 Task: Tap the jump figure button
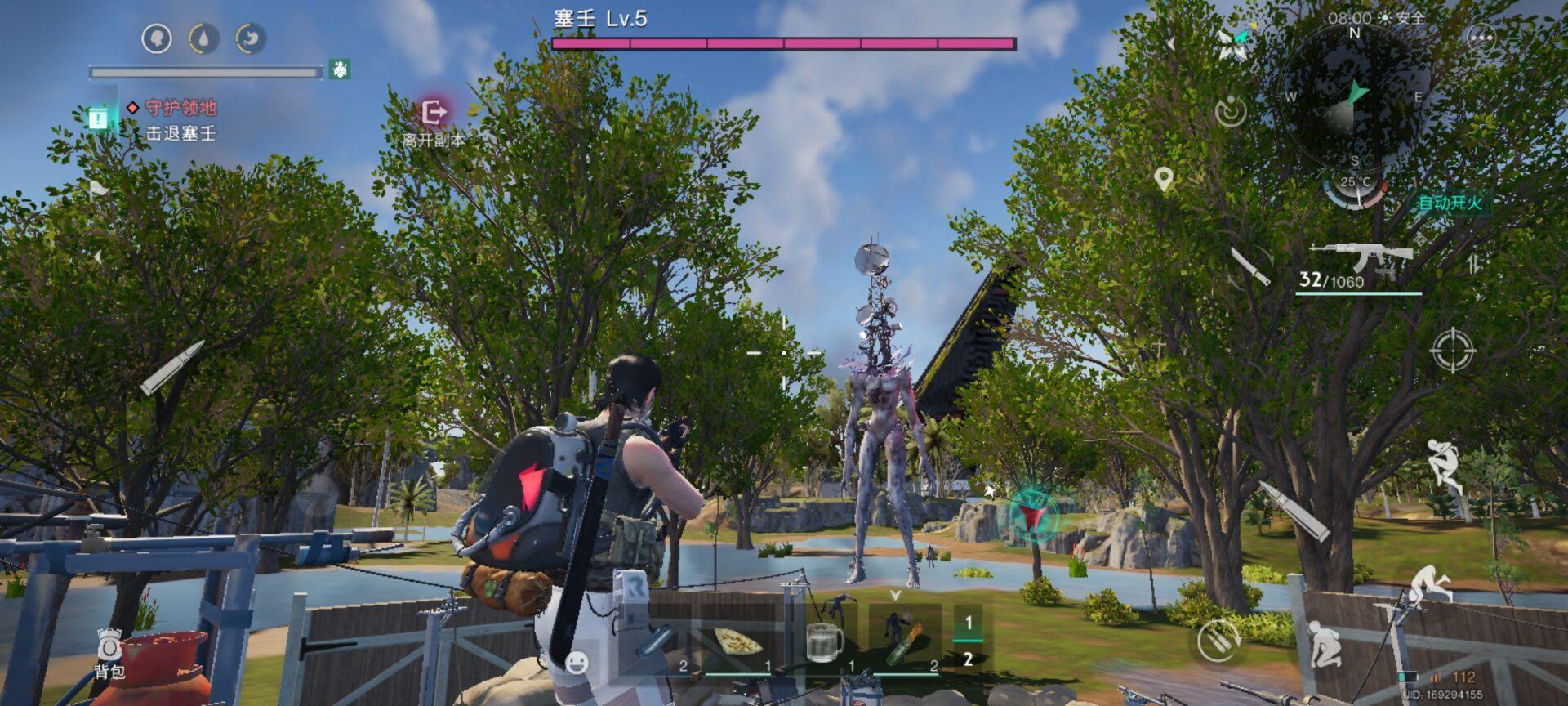click(x=1443, y=462)
